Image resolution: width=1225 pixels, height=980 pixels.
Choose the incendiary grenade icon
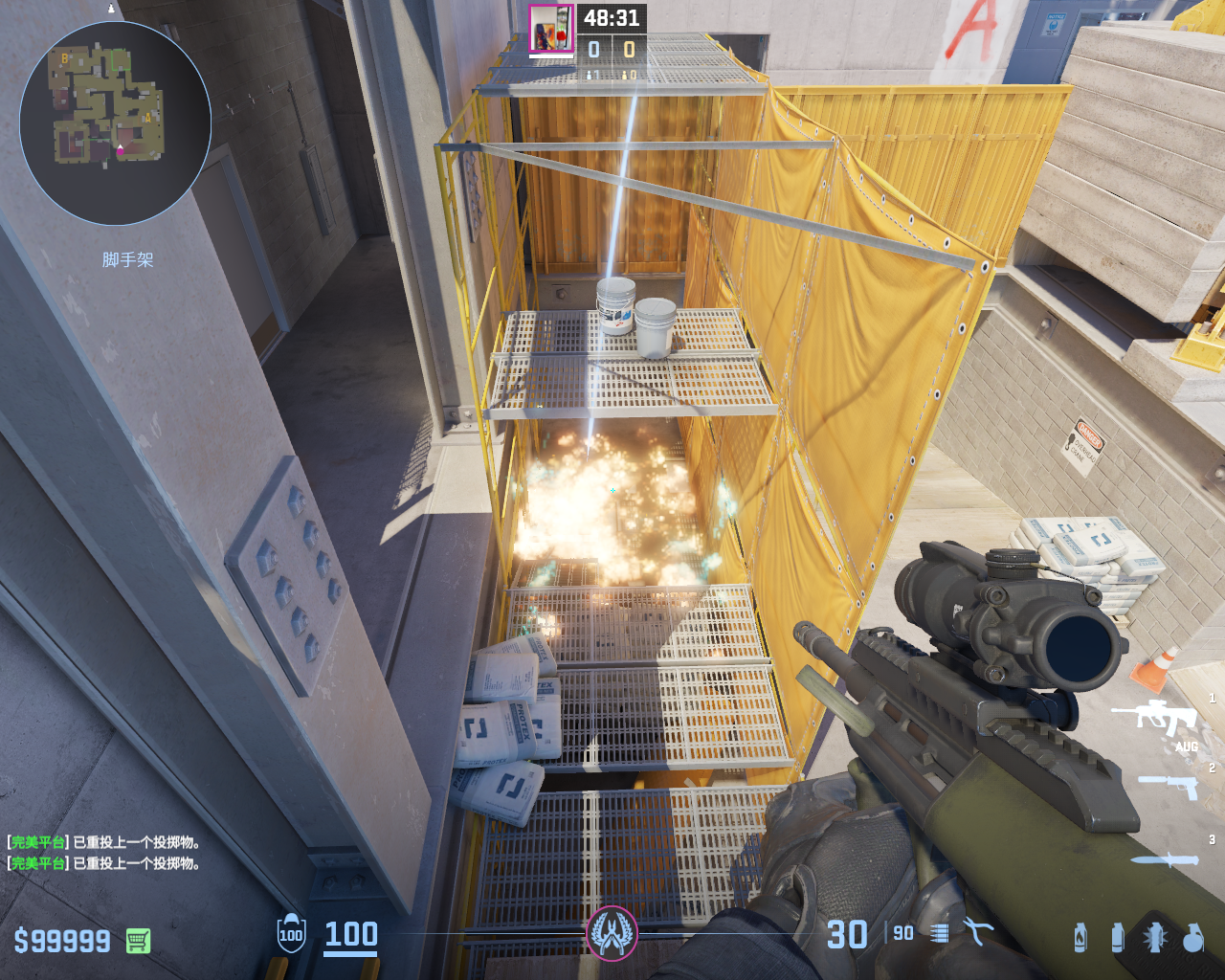click(1080, 937)
